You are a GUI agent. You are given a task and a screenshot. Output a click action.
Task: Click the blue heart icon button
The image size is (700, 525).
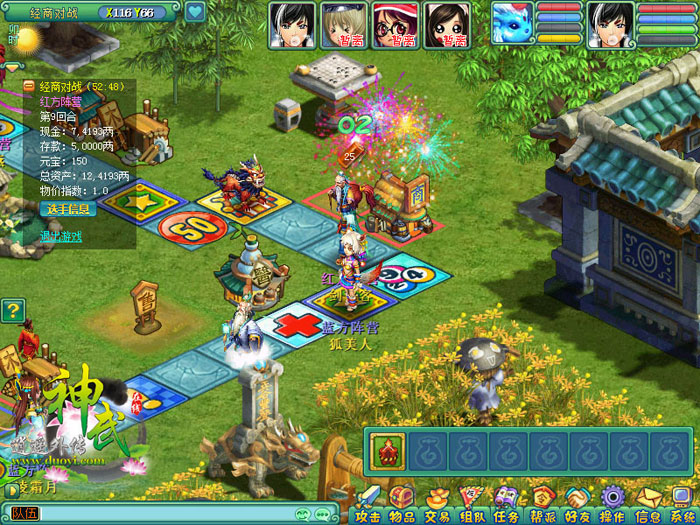coord(195,12)
